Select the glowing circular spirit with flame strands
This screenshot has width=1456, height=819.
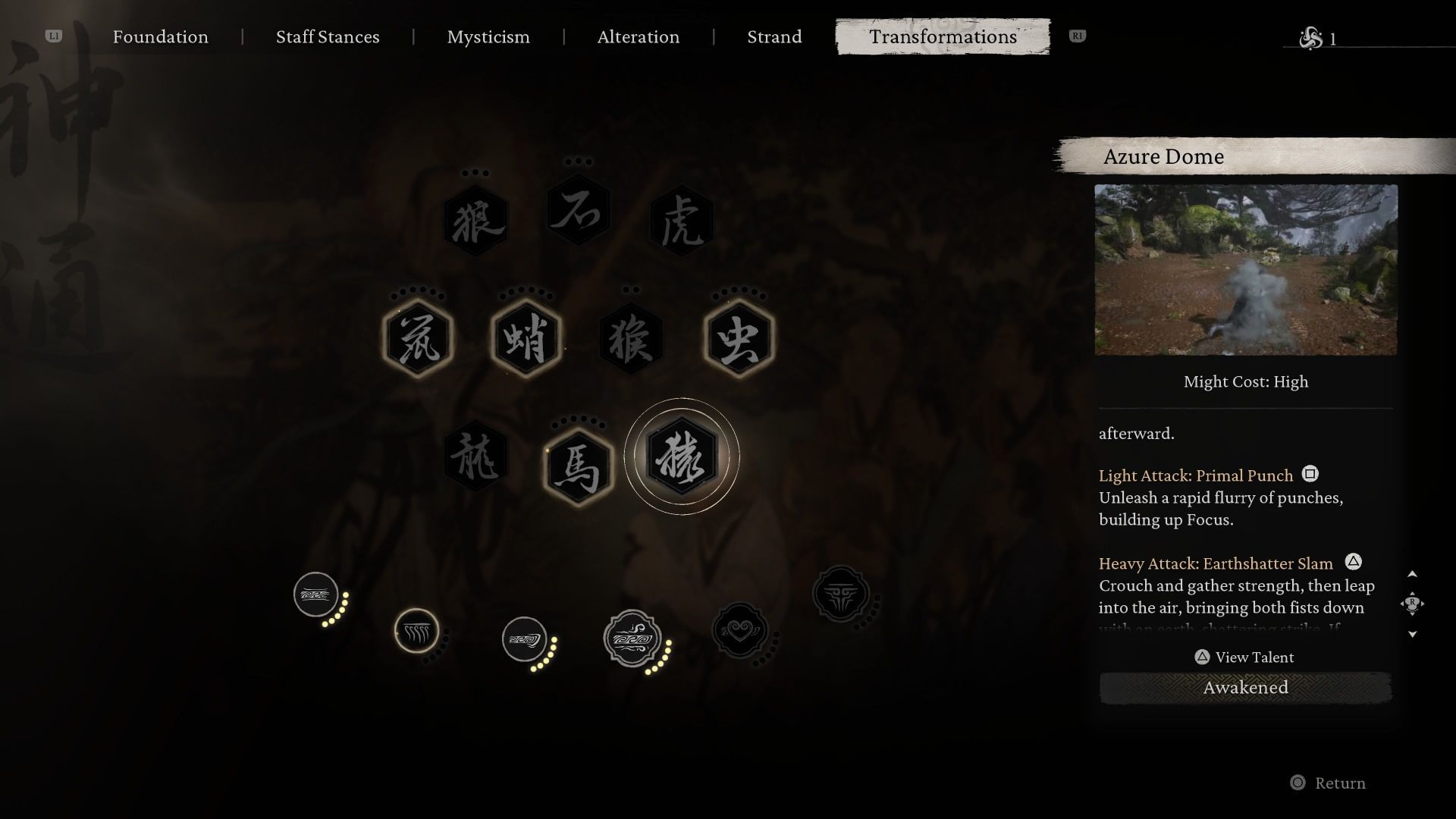pos(417,629)
